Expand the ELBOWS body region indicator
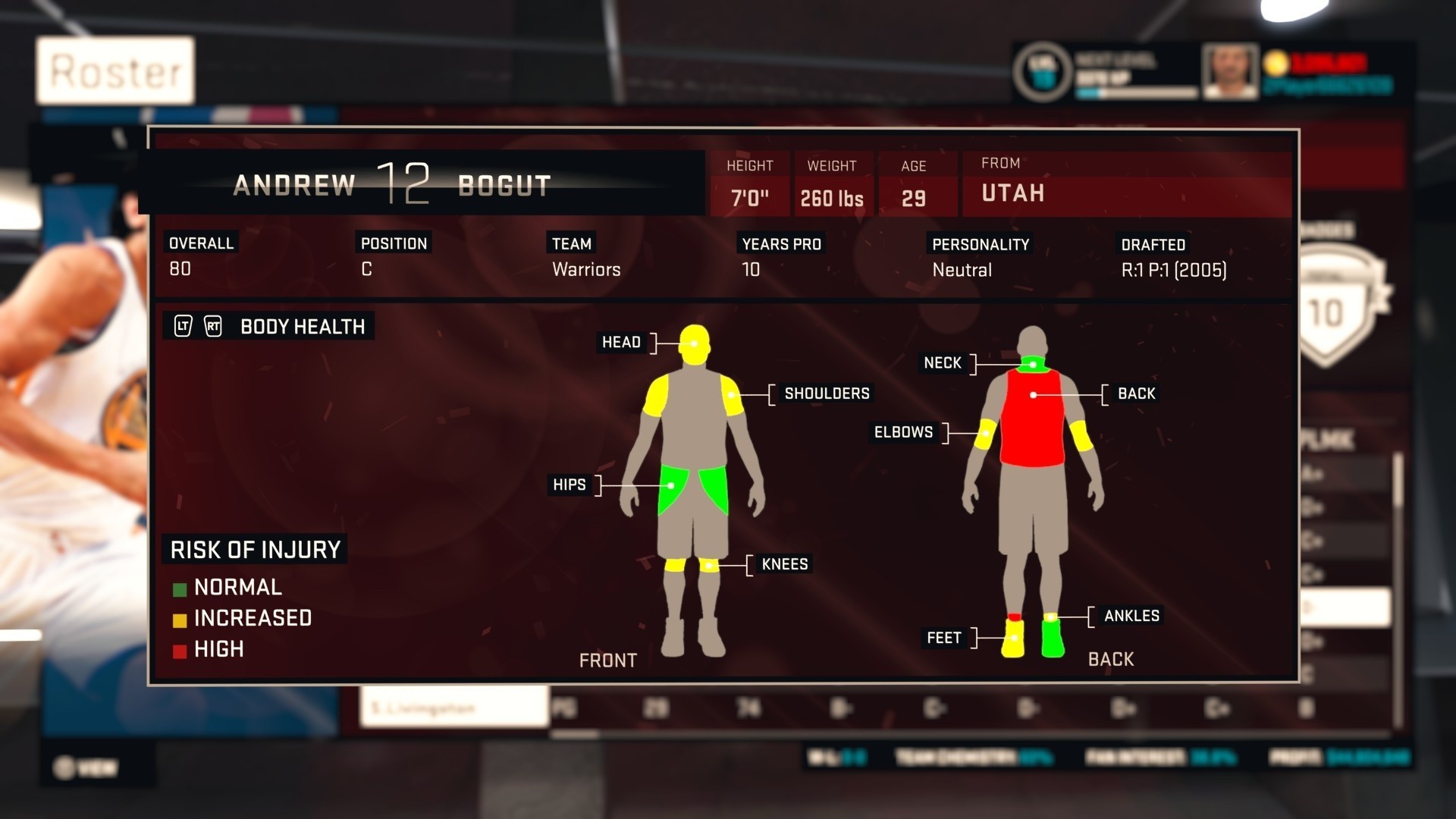 (x=986, y=432)
